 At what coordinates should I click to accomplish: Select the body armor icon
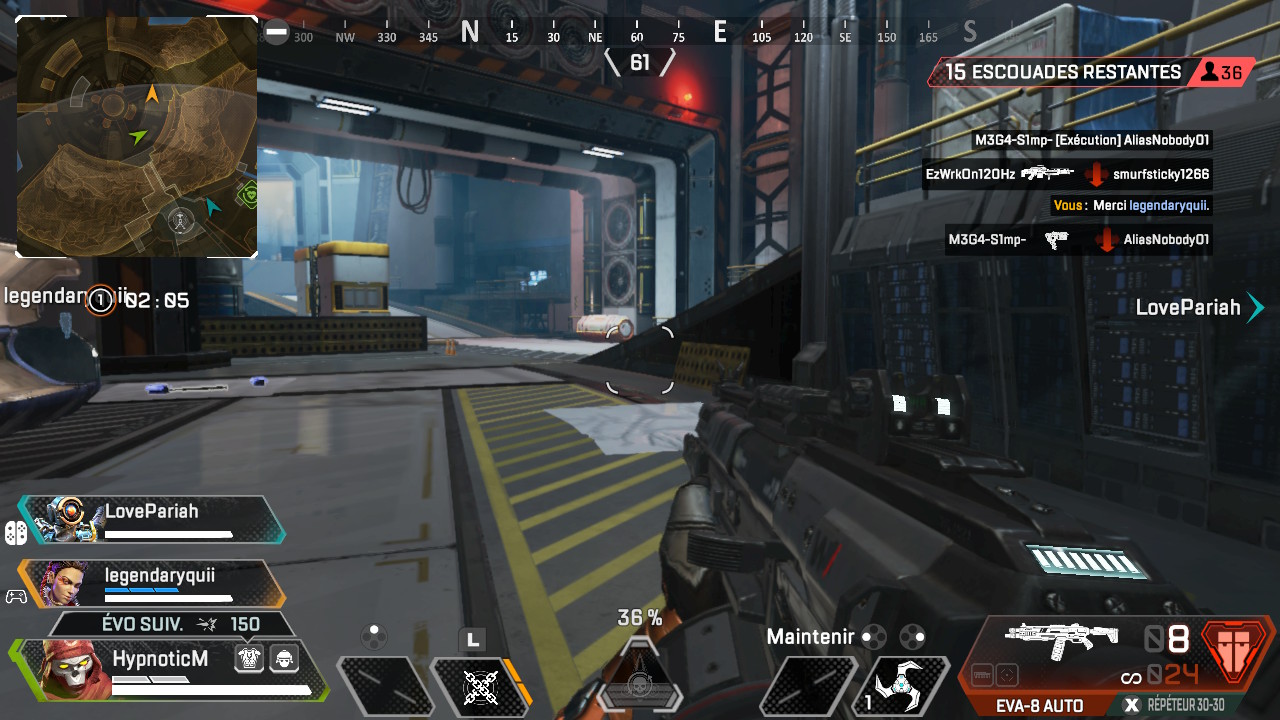249,658
